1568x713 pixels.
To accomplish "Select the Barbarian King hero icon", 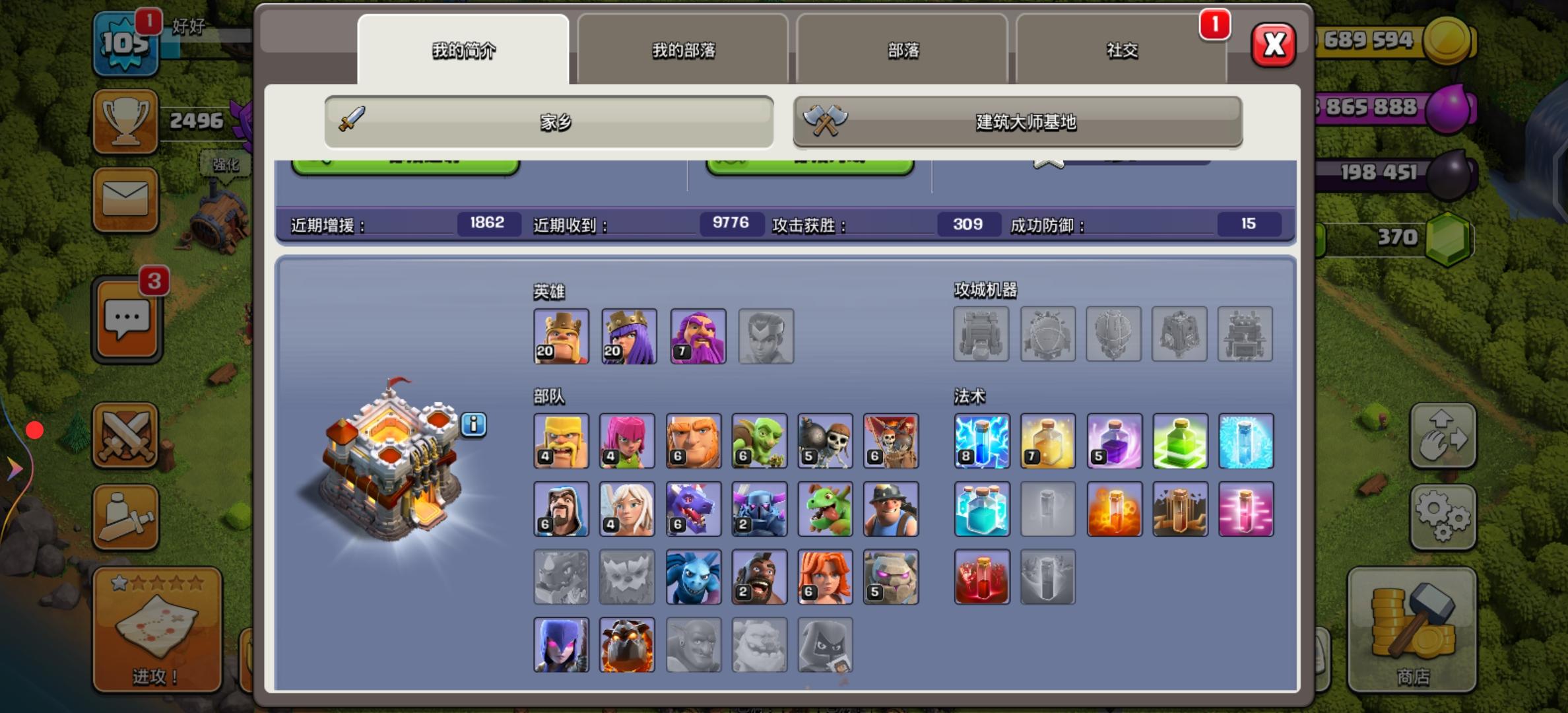I will tap(562, 337).
